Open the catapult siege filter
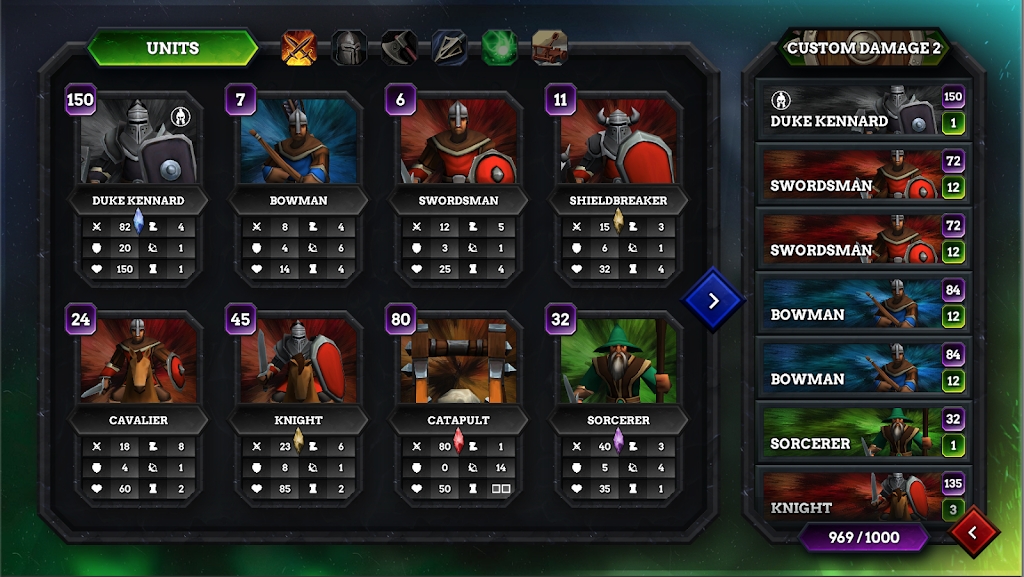 point(549,47)
